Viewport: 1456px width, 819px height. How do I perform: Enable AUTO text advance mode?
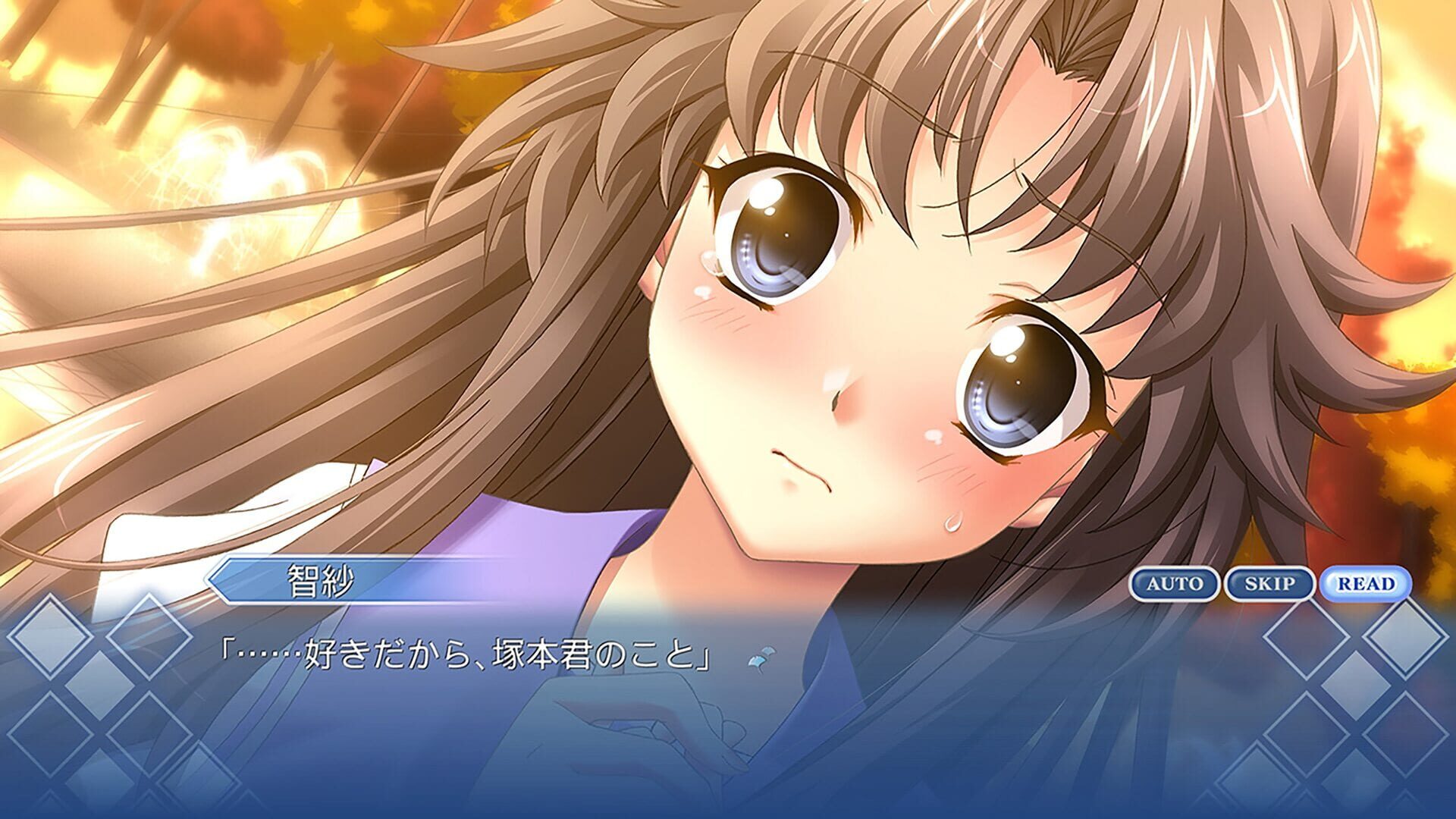1174,584
